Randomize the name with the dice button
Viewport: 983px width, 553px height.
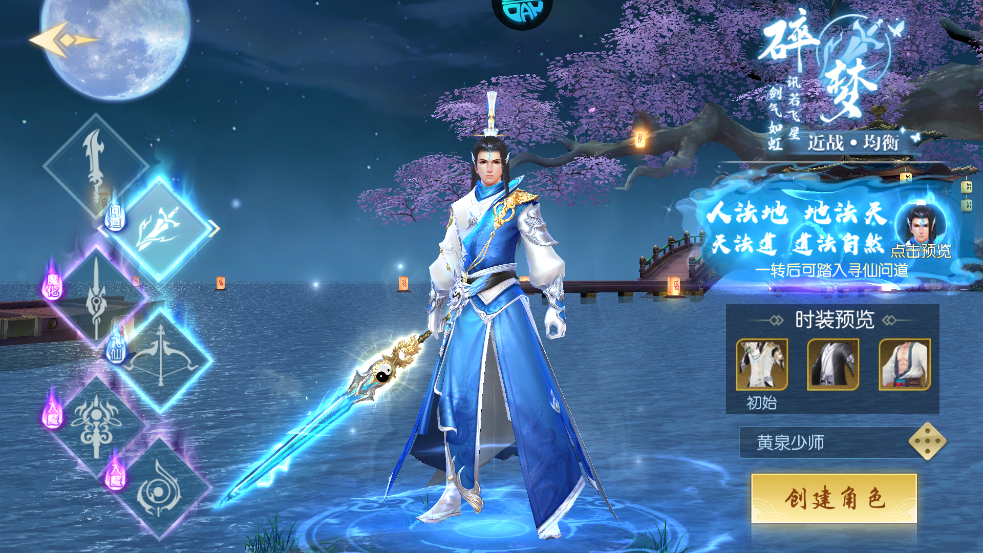(927, 442)
